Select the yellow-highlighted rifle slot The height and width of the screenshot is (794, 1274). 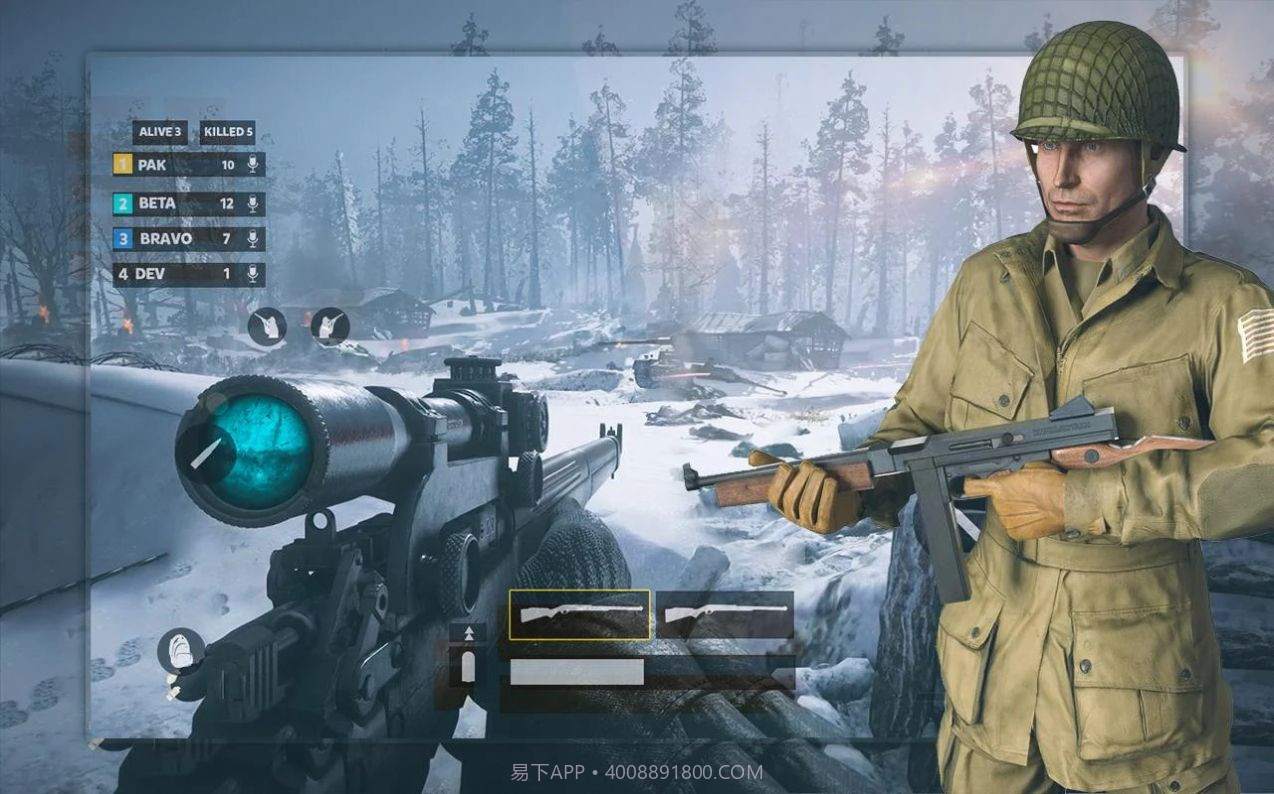point(579,614)
